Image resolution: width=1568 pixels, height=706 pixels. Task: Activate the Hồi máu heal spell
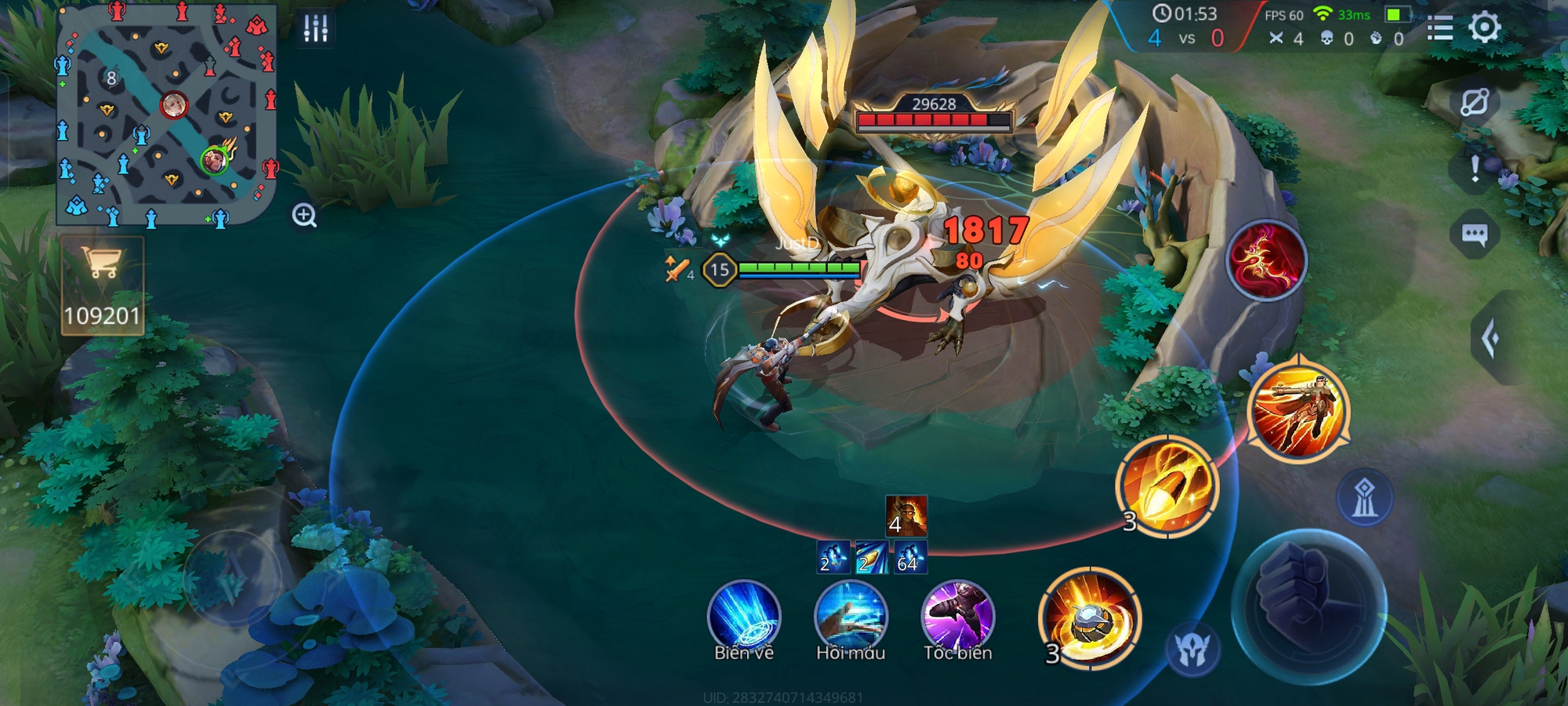851,617
